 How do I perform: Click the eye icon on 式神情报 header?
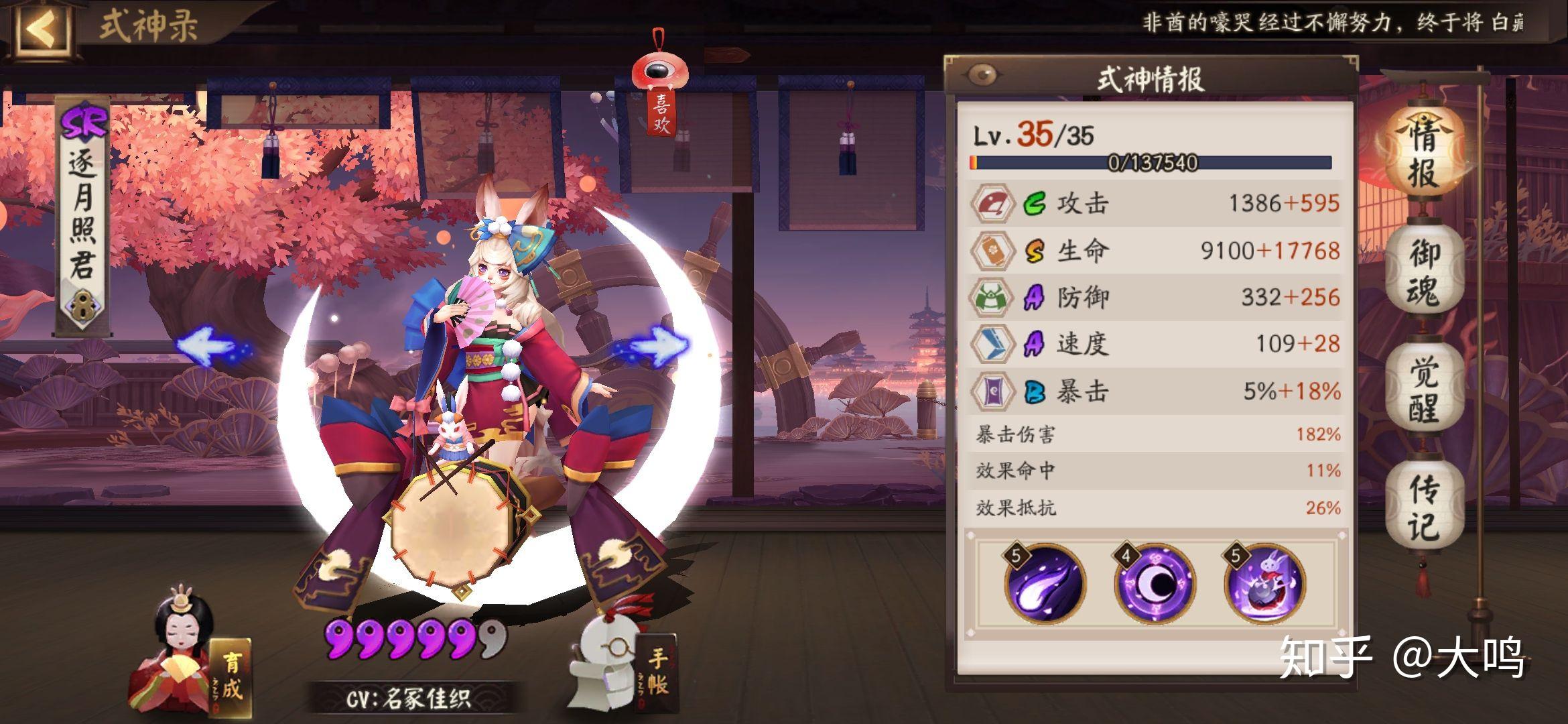[982, 75]
